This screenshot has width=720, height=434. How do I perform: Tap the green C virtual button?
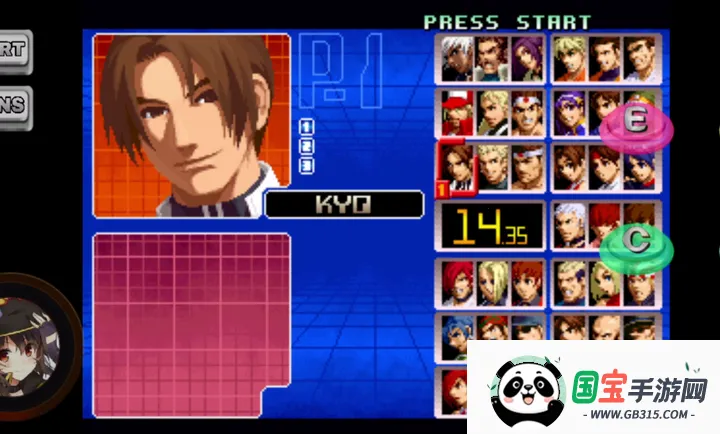(636, 243)
